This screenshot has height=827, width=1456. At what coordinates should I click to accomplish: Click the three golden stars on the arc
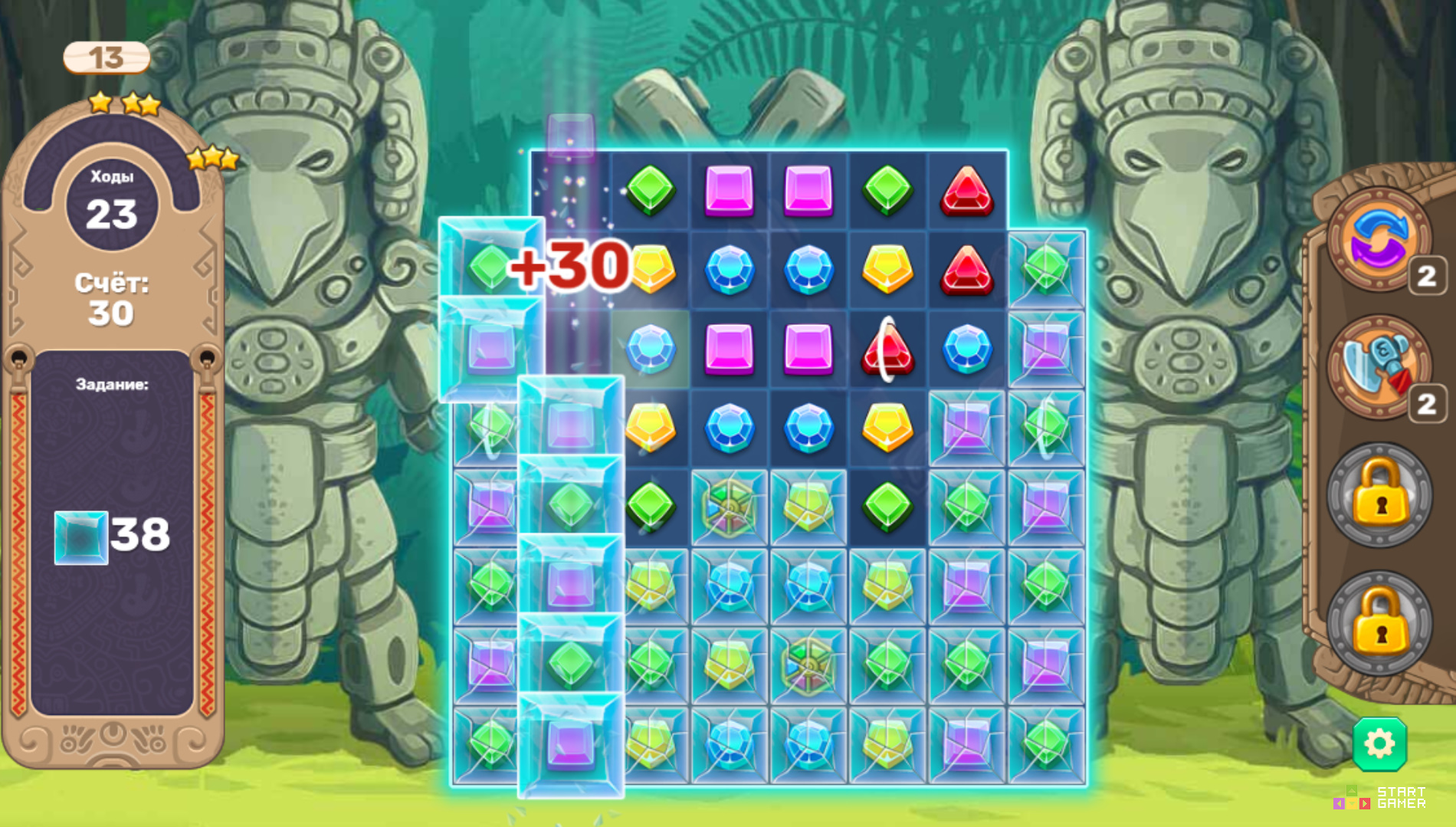coord(212,158)
